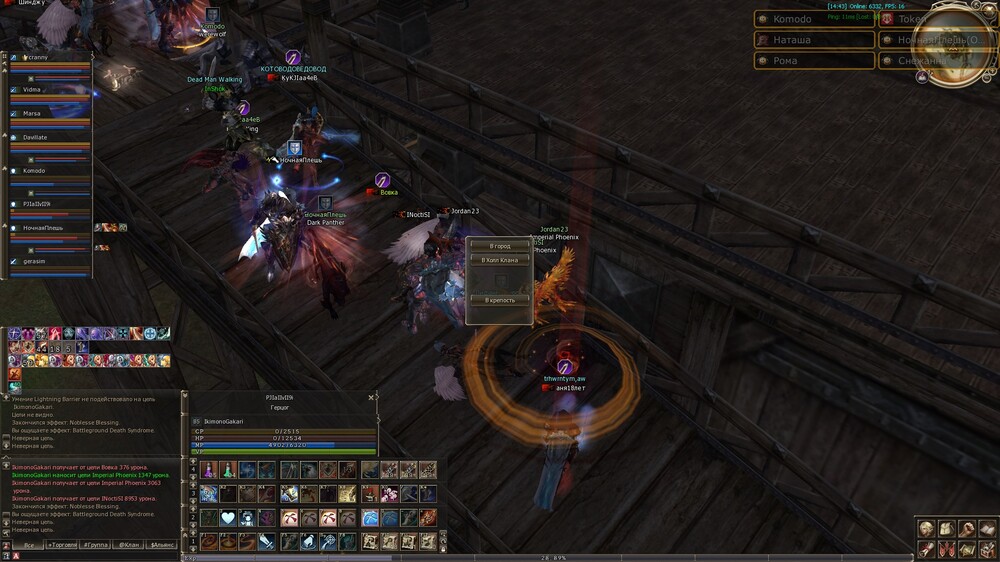Click the Komodo button in the top panel
The height and width of the screenshot is (562, 1000).
[x=813, y=19]
